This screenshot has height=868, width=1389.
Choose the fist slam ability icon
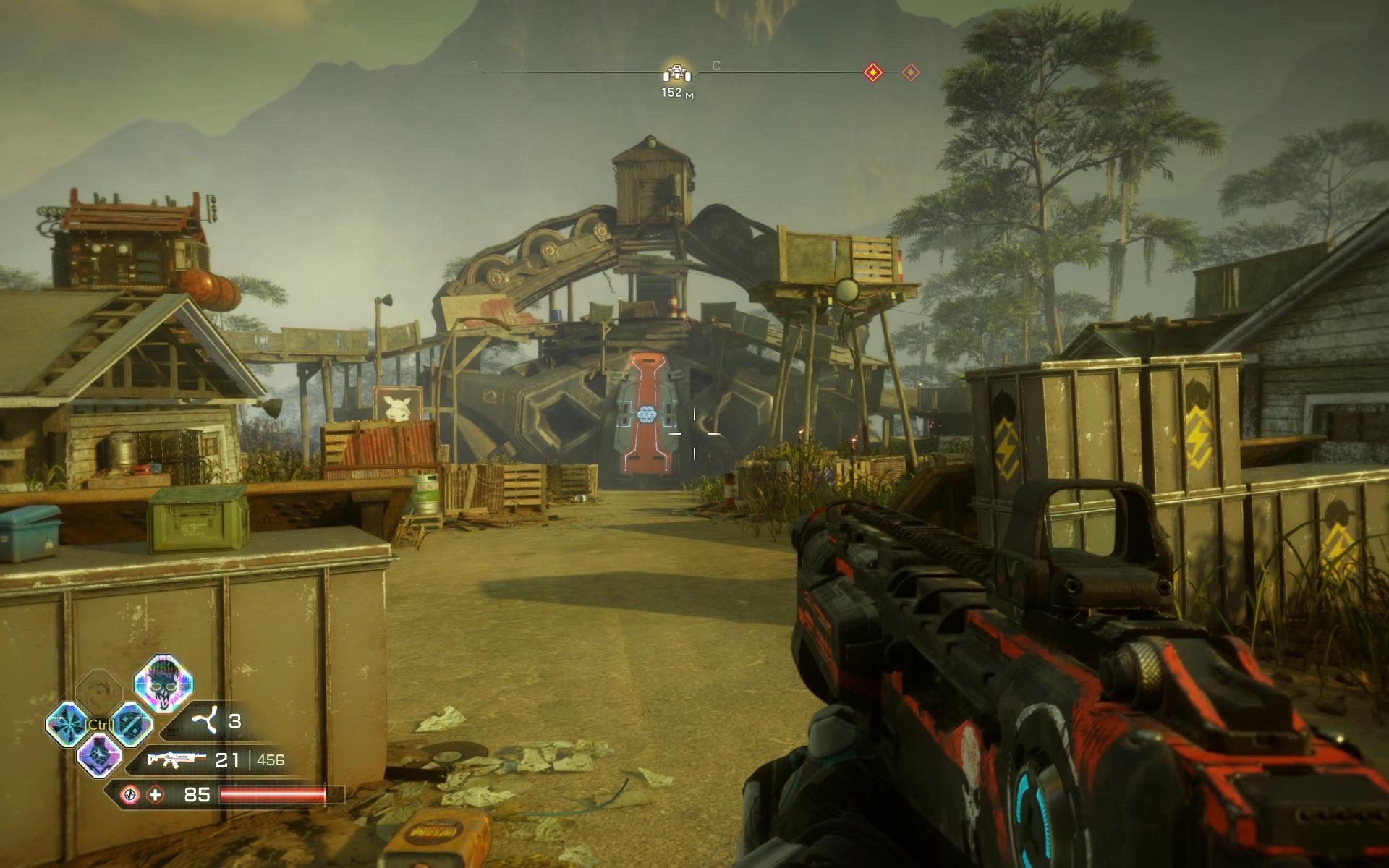click(x=99, y=754)
